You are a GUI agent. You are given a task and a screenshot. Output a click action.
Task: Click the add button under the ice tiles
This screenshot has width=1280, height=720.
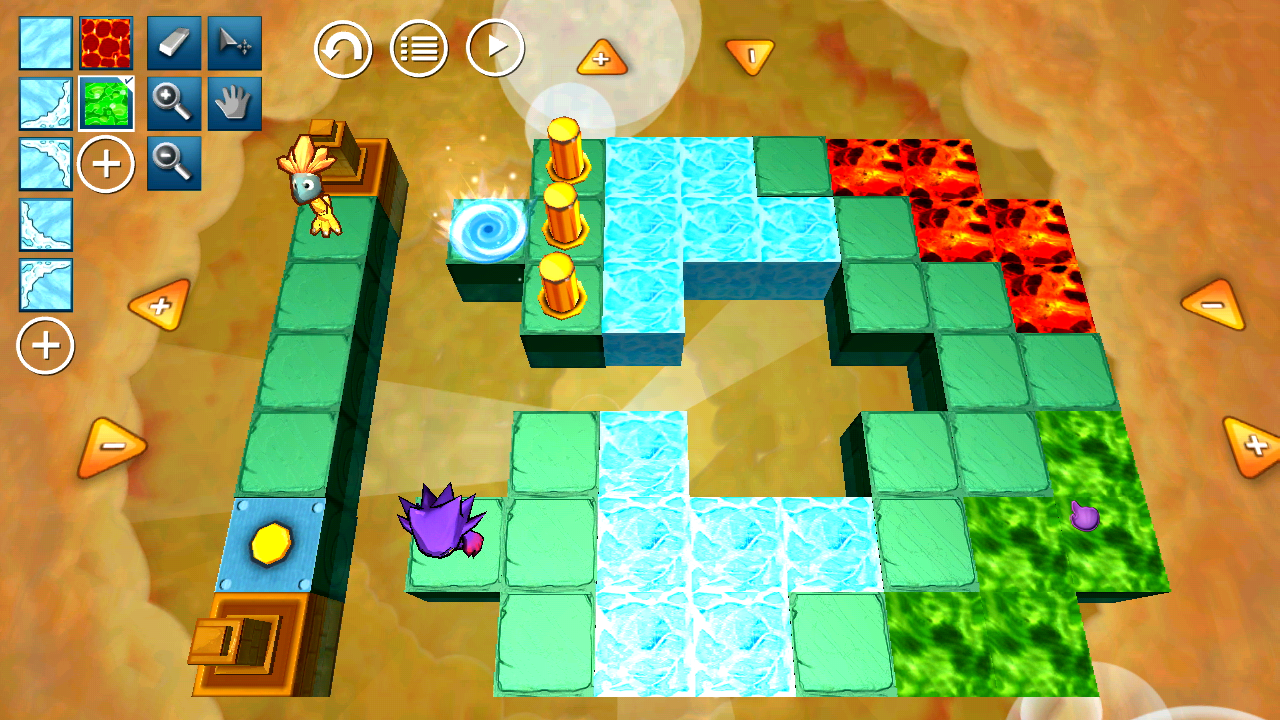pos(46,346)
